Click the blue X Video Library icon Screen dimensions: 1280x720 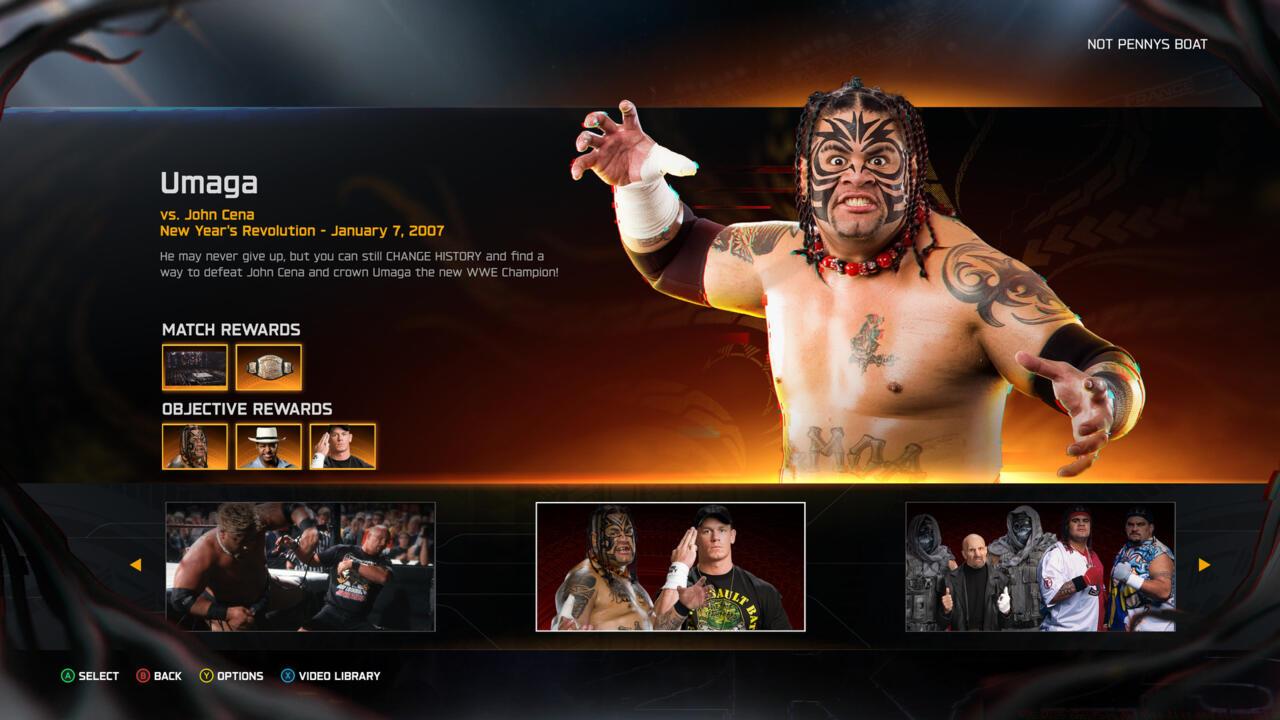pos(288,676)
